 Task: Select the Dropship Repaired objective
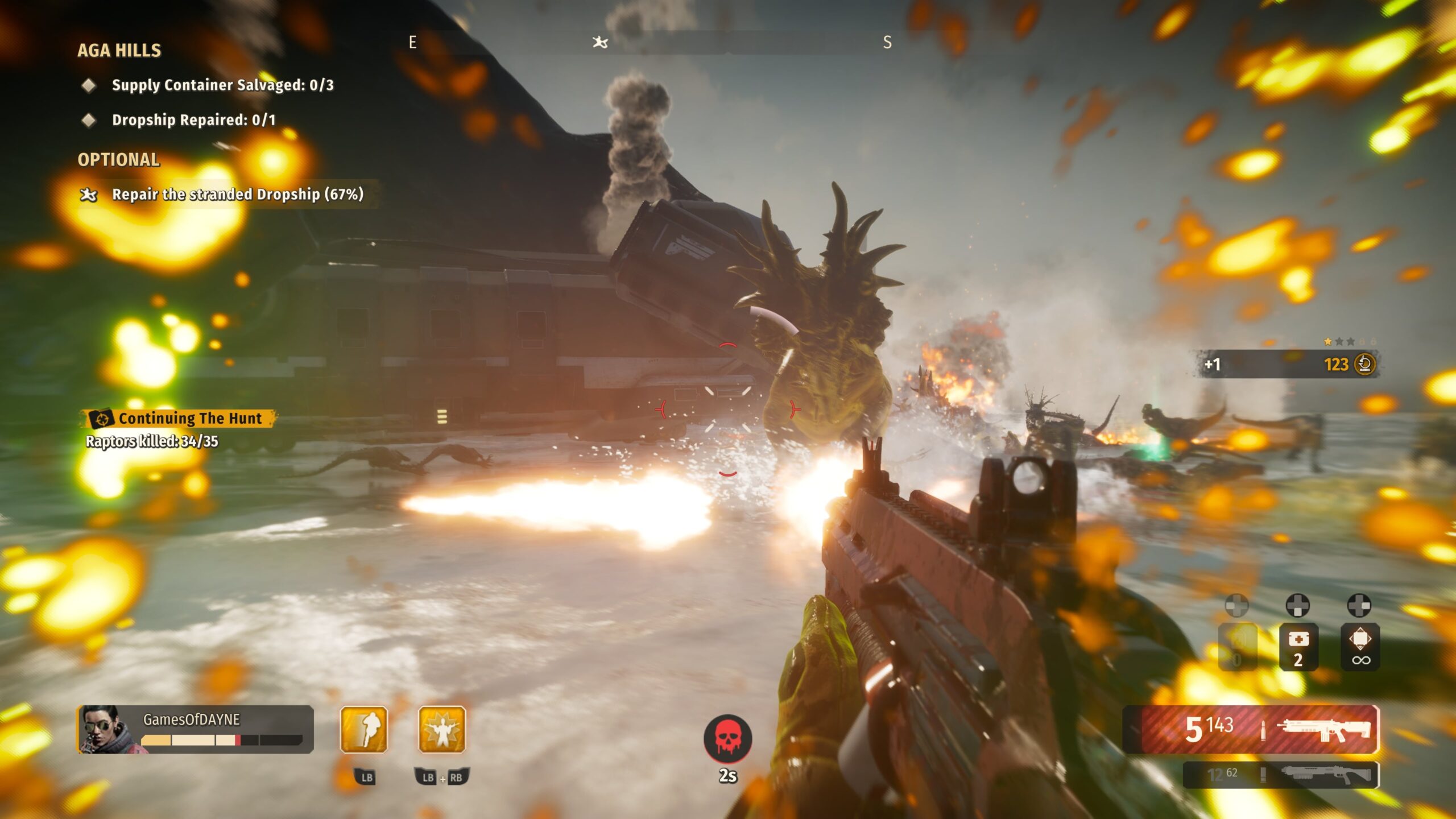tap(193, 120)
